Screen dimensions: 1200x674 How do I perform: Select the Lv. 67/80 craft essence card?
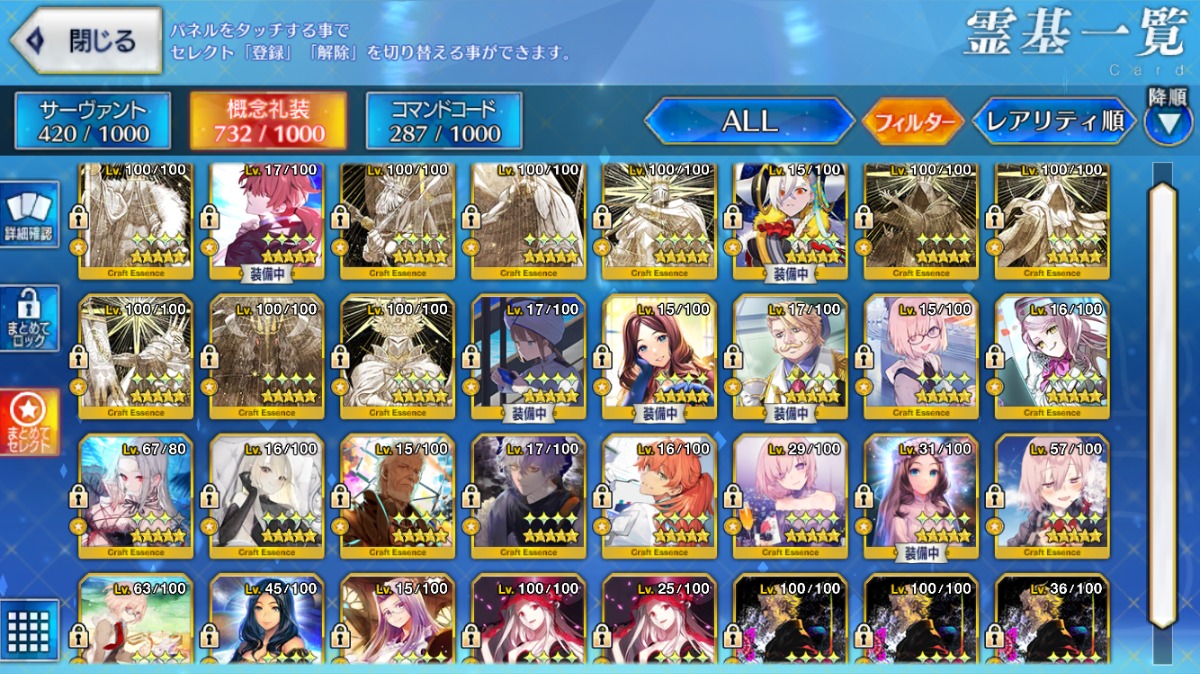pos(136,496)
